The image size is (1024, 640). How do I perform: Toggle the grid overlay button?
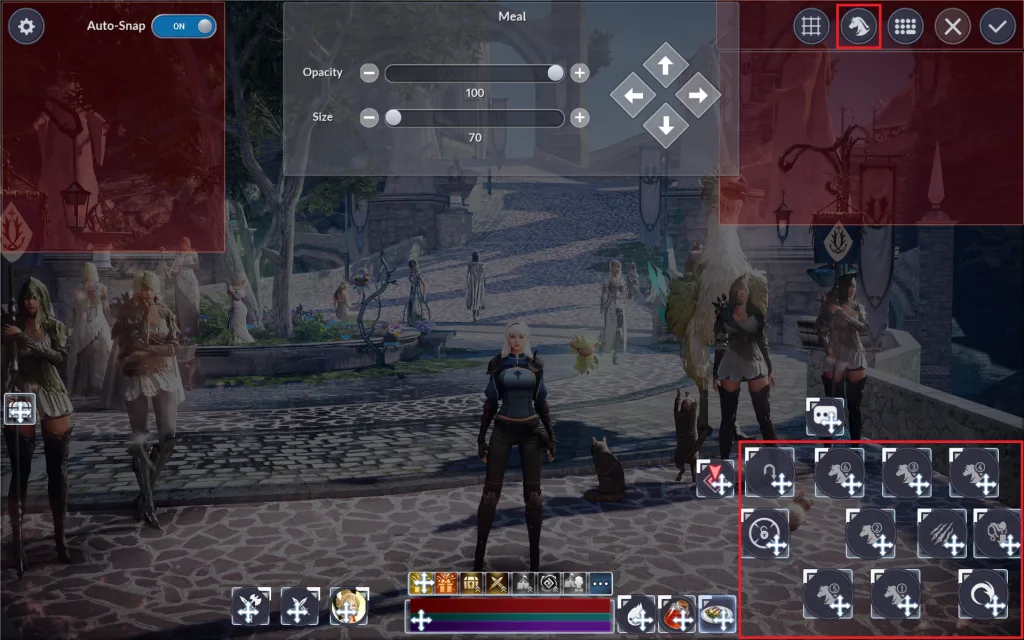coord(812,26)
